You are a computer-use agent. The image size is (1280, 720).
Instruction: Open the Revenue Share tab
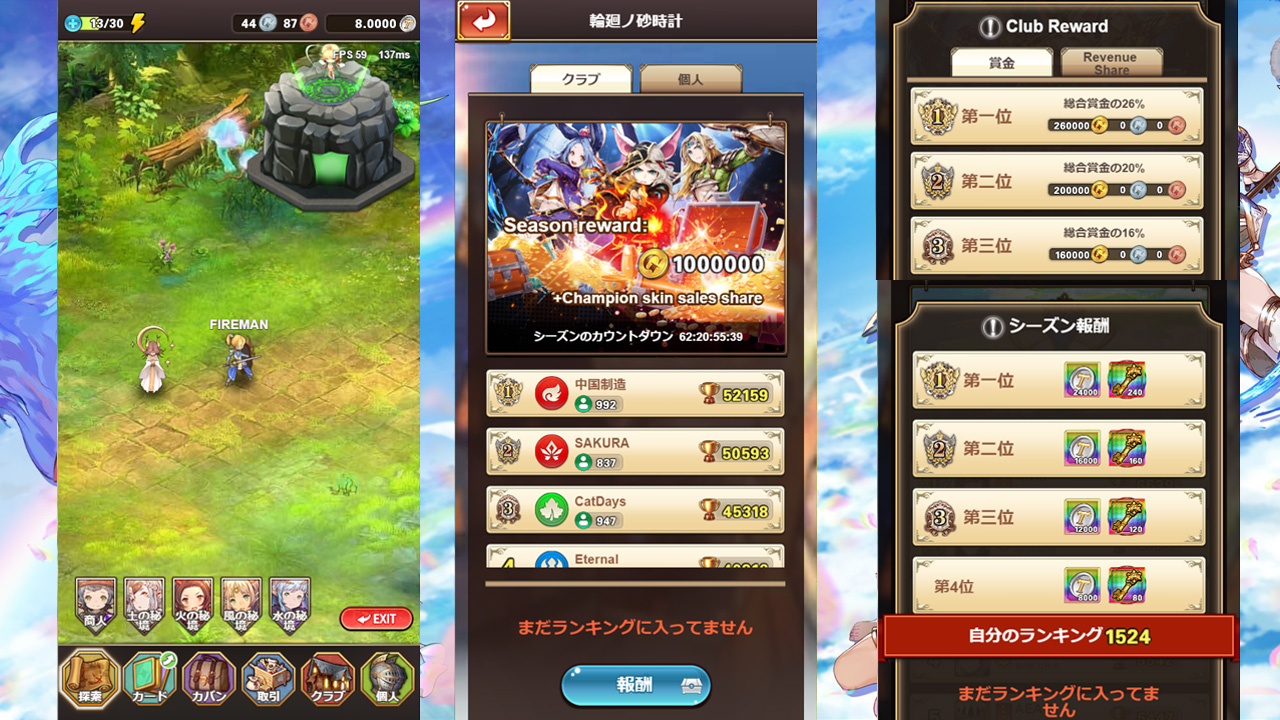[x=1110, y=62]
